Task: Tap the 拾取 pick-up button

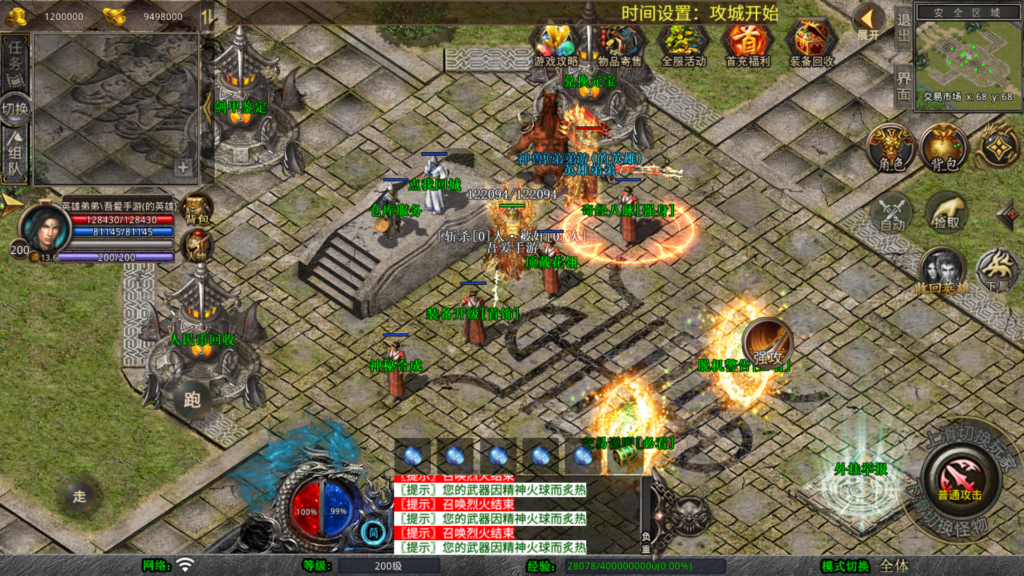Action: (946, 211)
